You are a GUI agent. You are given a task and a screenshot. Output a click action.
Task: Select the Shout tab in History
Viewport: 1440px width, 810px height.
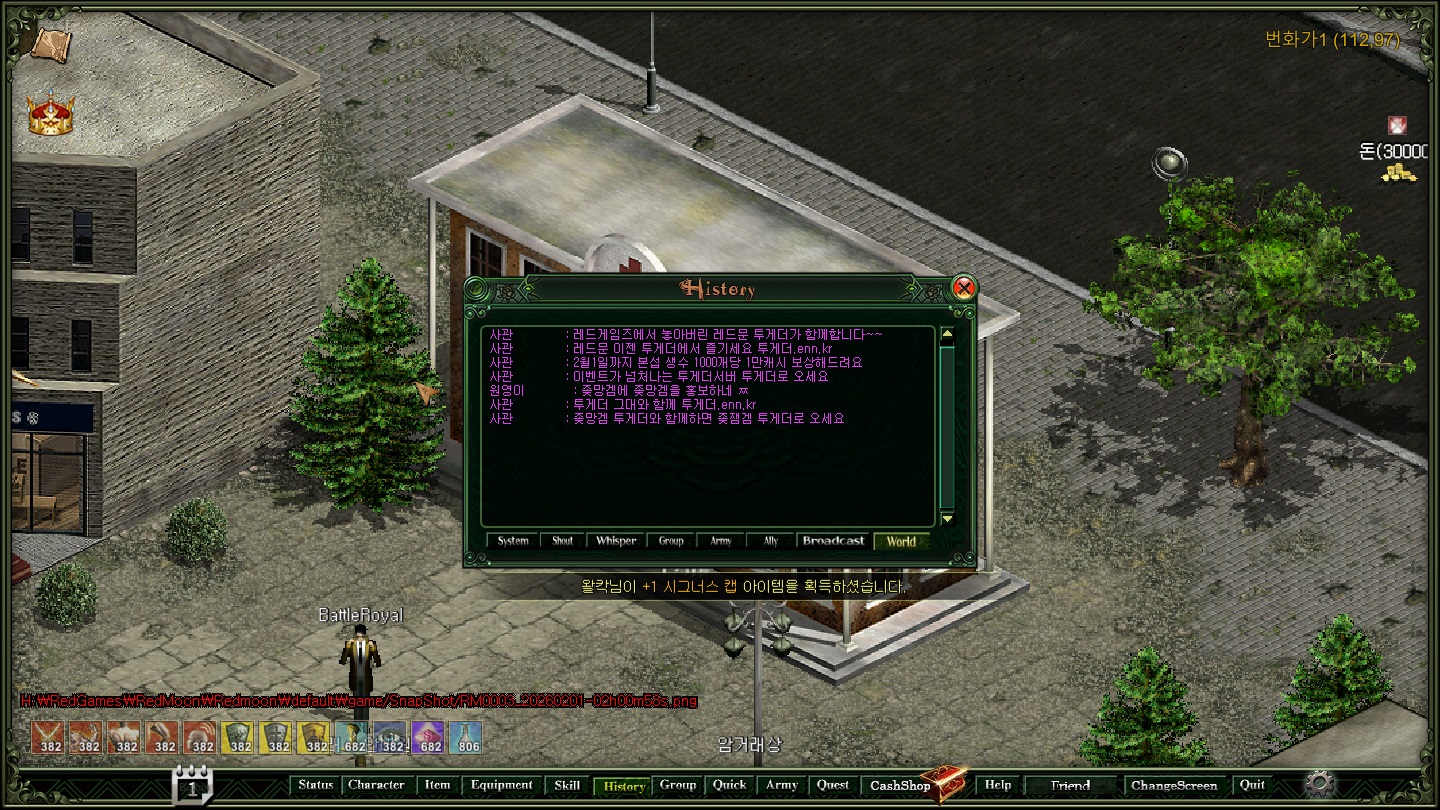(563, 541)
